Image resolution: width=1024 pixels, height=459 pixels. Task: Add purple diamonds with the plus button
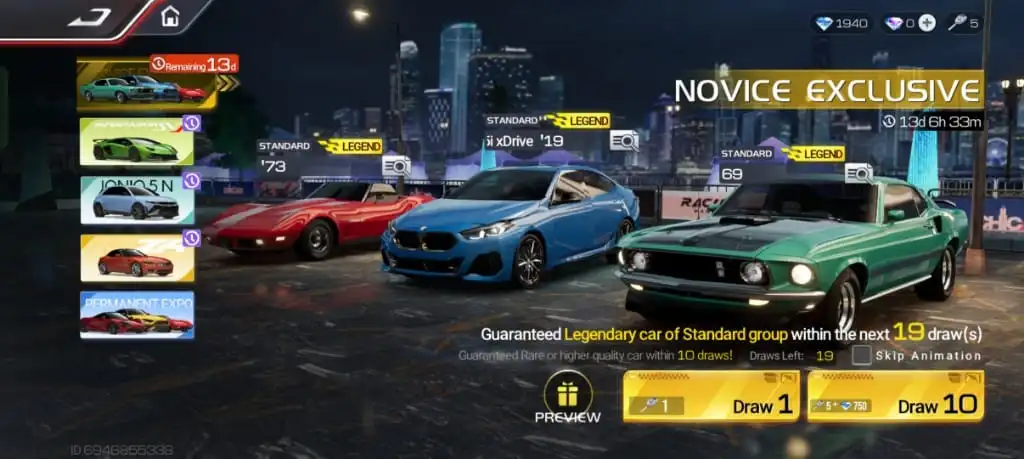pyautogui.click(x=927, y=23)
